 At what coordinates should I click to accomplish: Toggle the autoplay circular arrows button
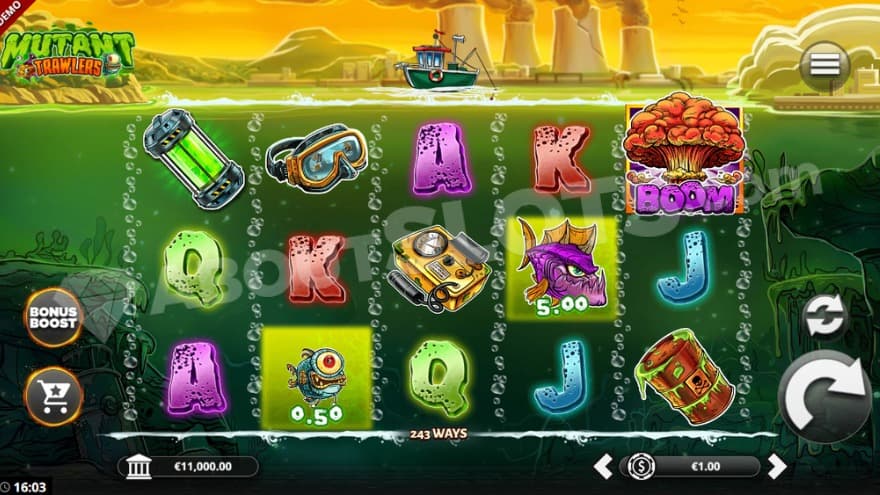click(826, 317)
